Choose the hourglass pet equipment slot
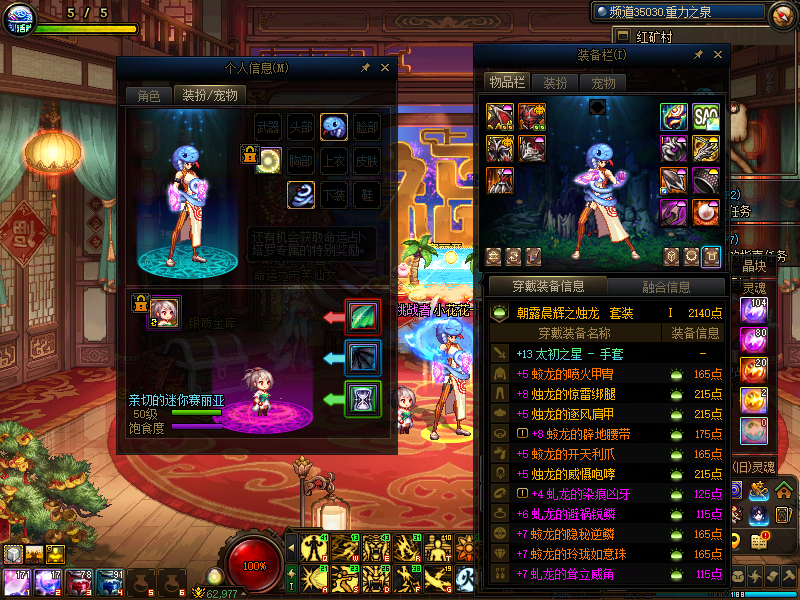The width and height of the screenshot is (800, 600). [x=361, y=399]
